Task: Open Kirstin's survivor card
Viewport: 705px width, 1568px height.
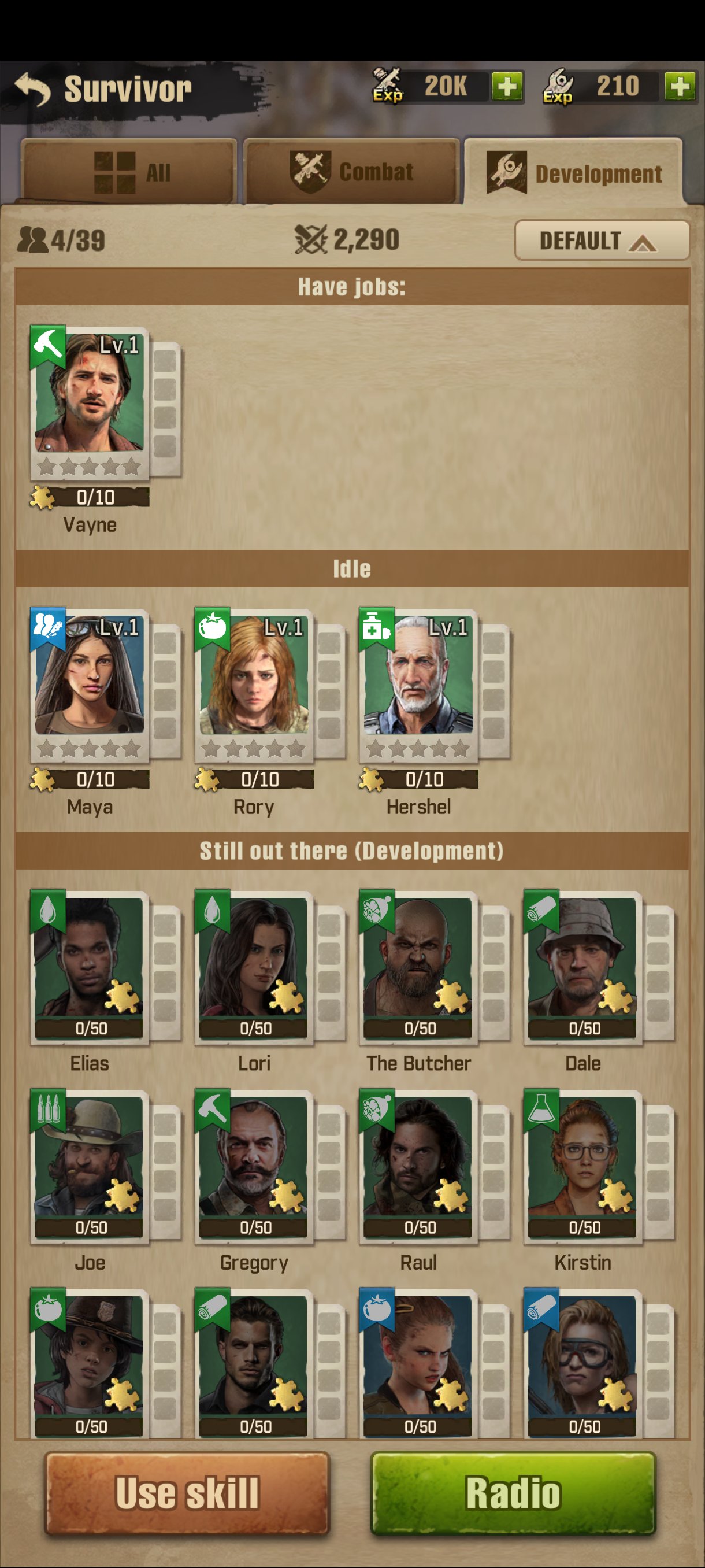Action: 582,1166
